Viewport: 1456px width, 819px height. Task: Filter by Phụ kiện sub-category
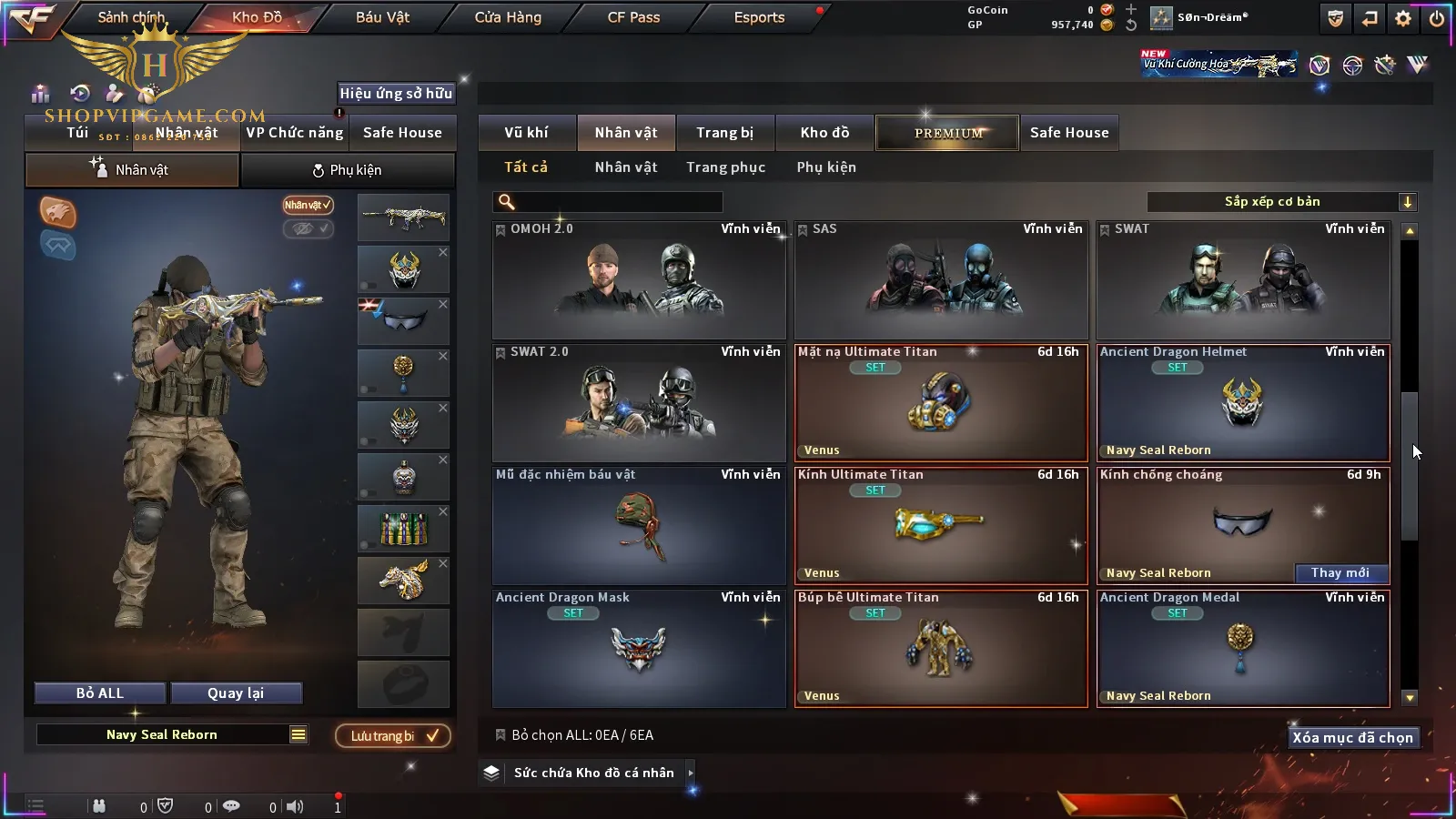(826, 167)
